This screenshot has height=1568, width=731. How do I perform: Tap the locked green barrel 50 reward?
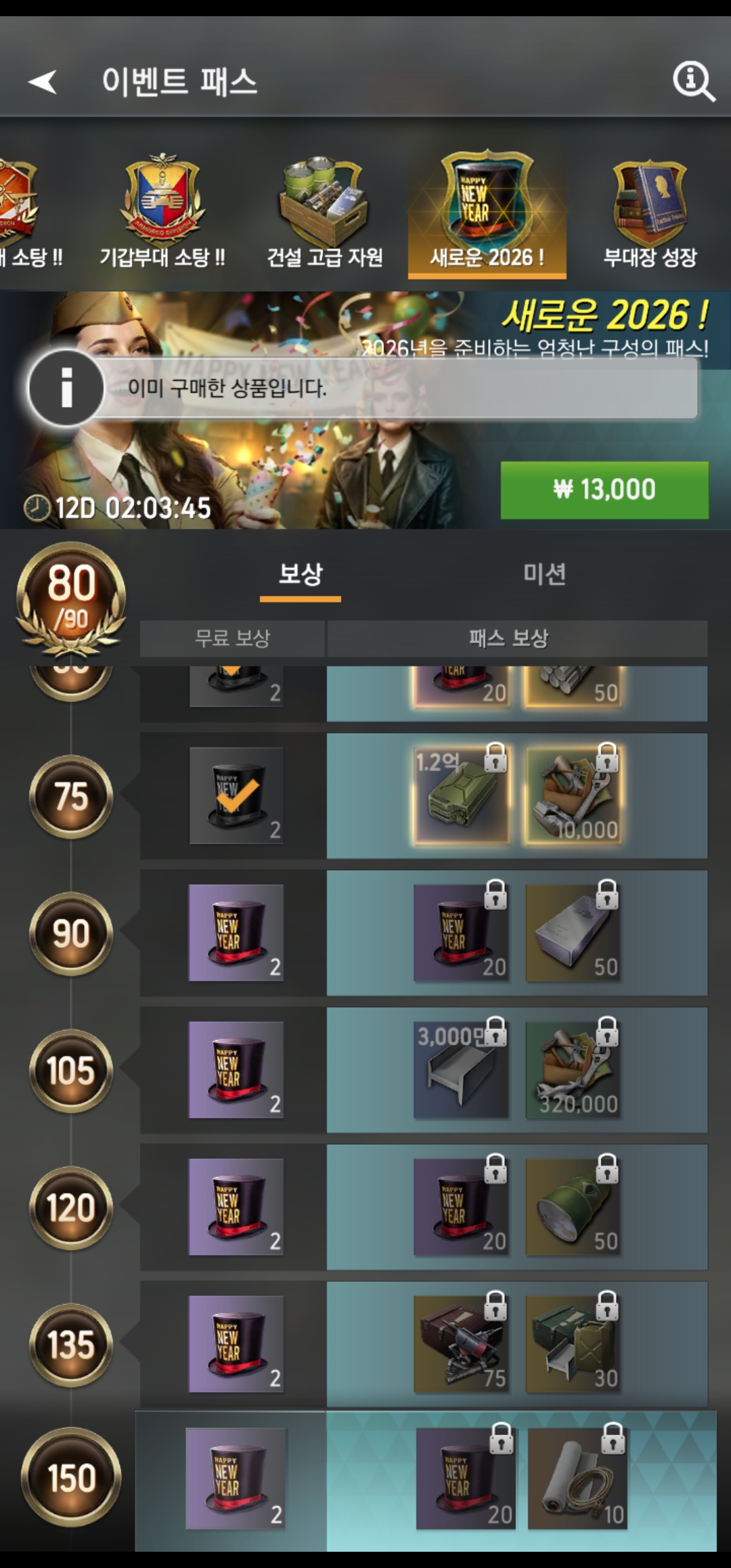573,1207
